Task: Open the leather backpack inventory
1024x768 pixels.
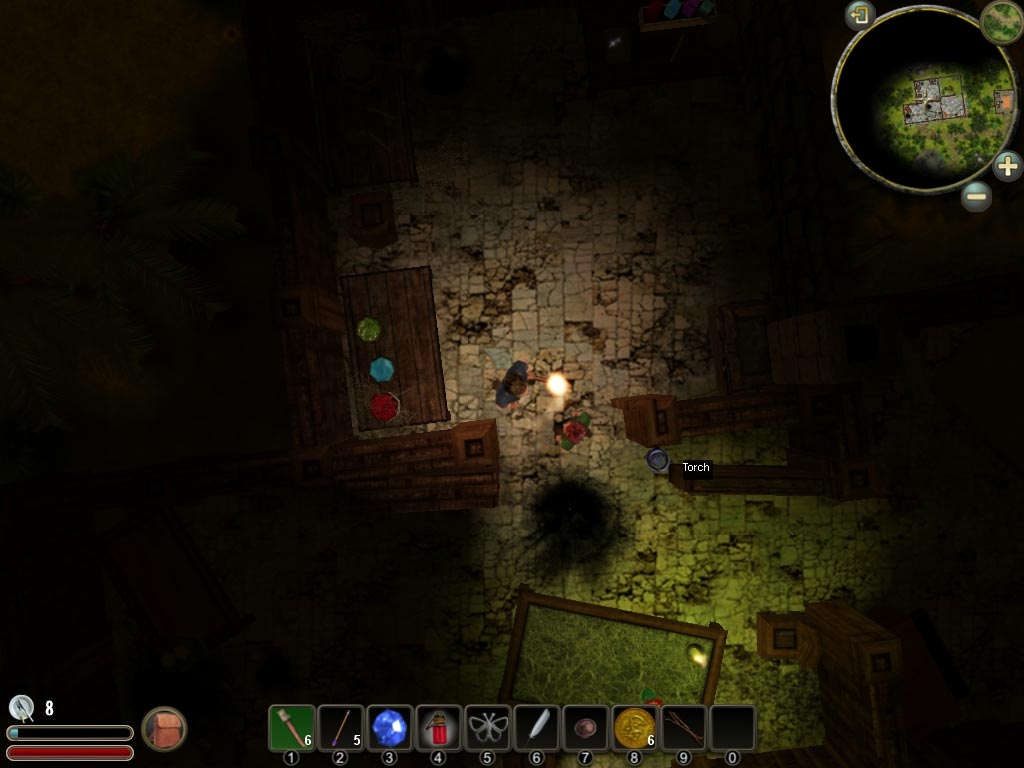Action: (163, 728)
